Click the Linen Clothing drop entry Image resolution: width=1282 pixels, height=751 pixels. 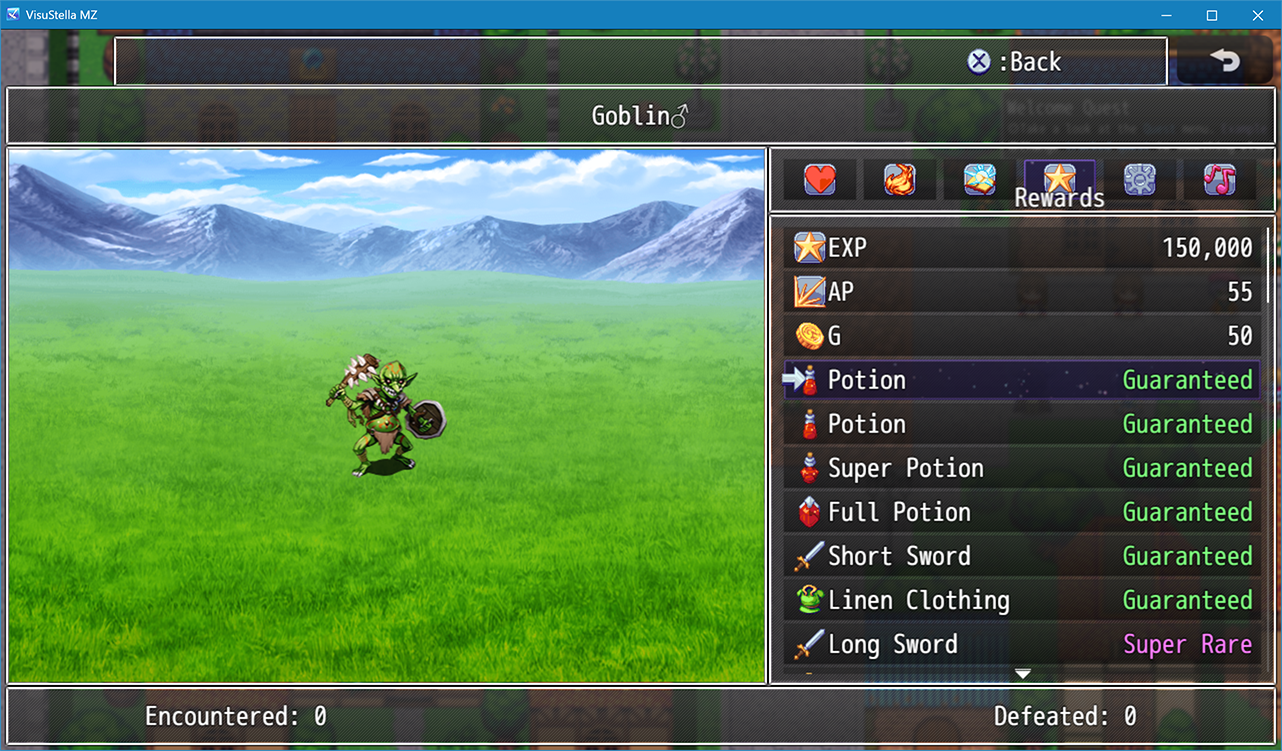1022,600
